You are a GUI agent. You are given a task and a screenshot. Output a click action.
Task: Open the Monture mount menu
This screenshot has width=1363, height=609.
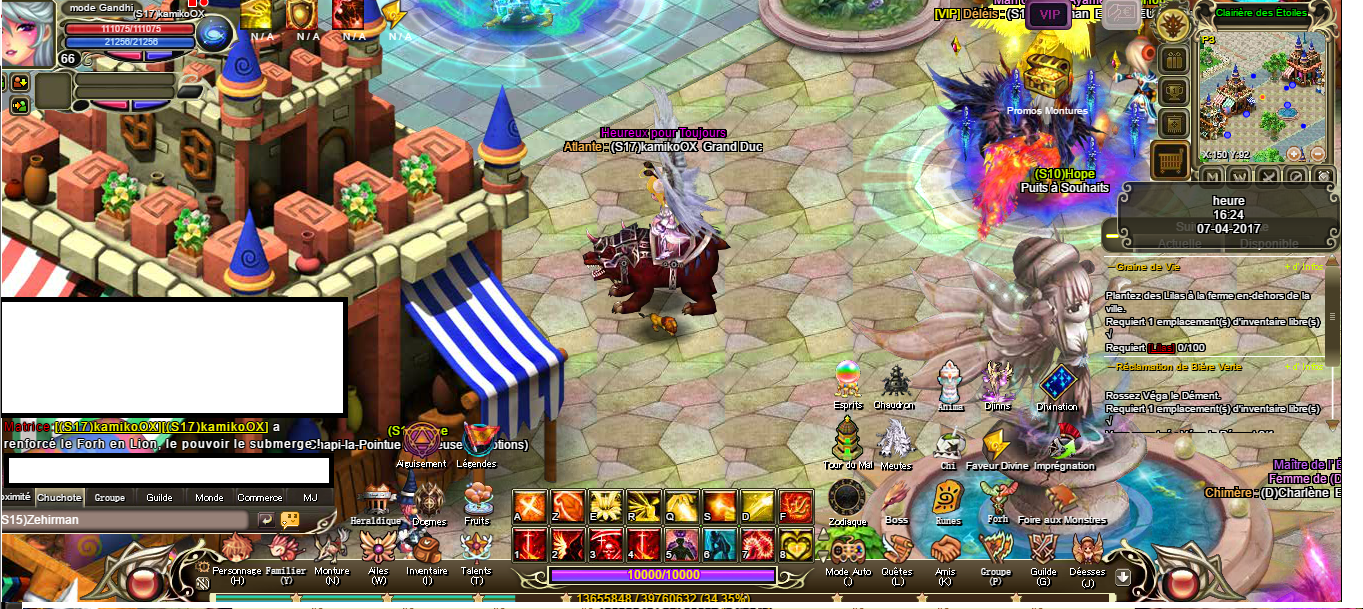(332, 550)
